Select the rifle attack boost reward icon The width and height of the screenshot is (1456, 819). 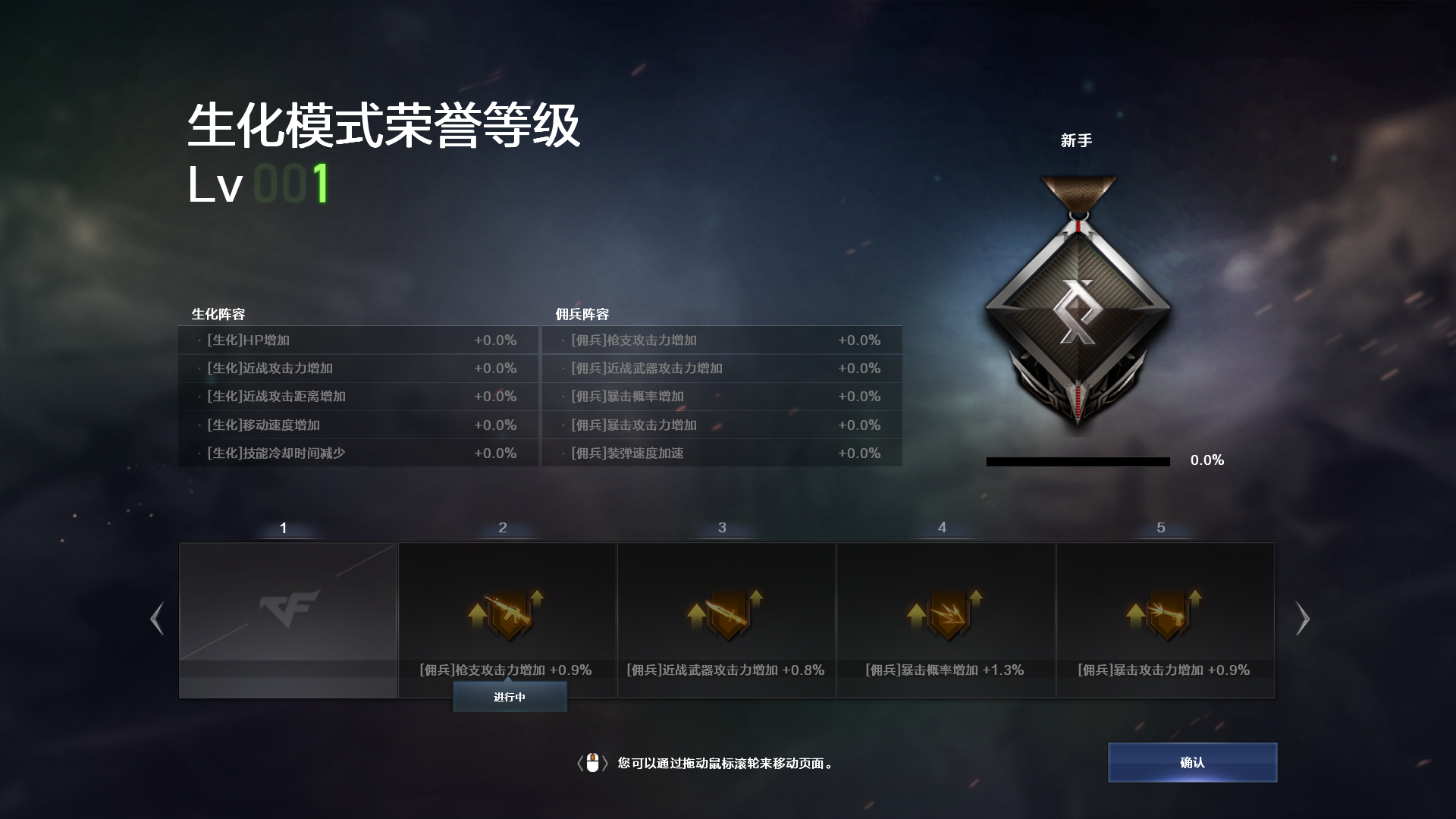click(506, 613)
